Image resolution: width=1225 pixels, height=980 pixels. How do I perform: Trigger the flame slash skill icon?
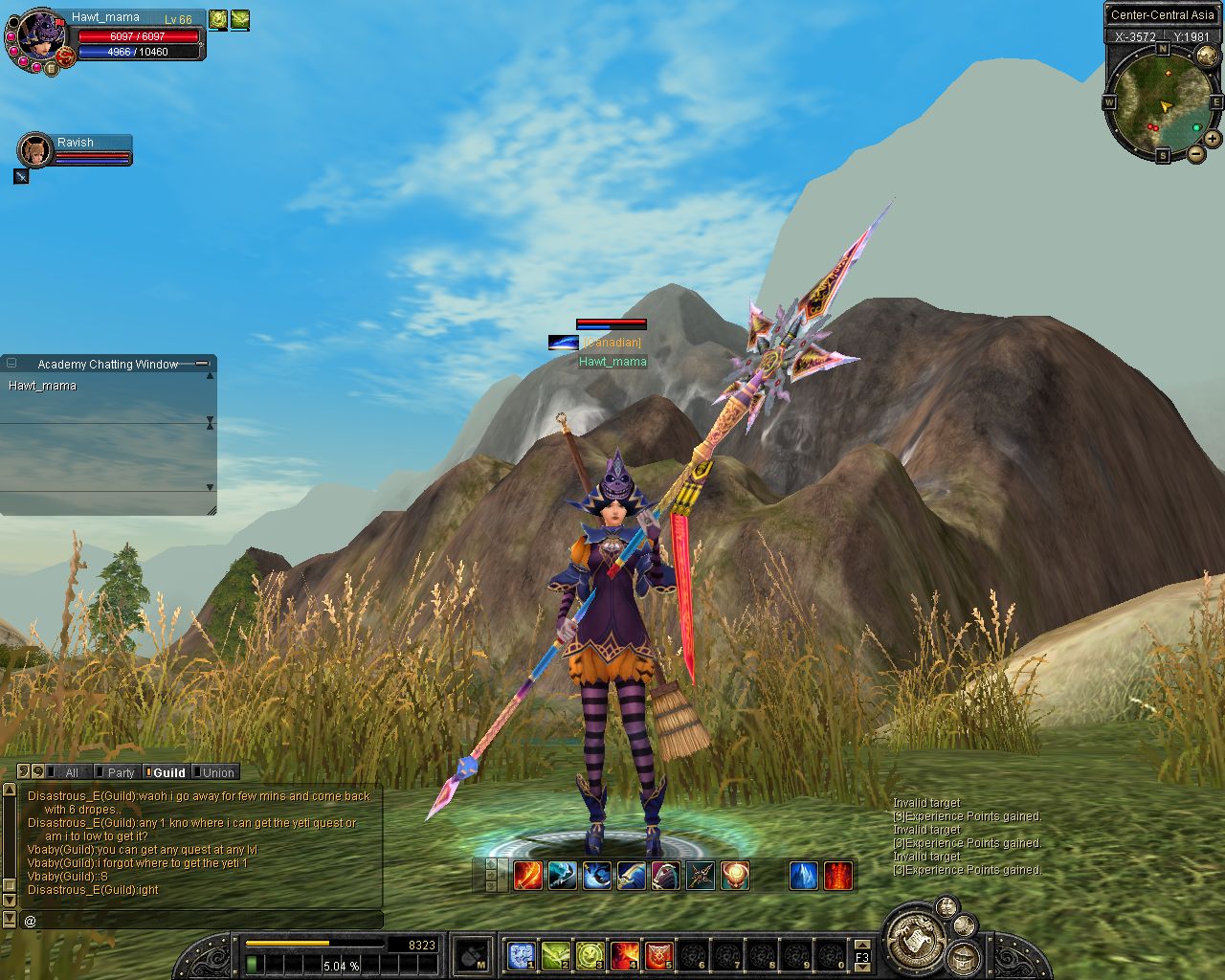click(527, 876)
